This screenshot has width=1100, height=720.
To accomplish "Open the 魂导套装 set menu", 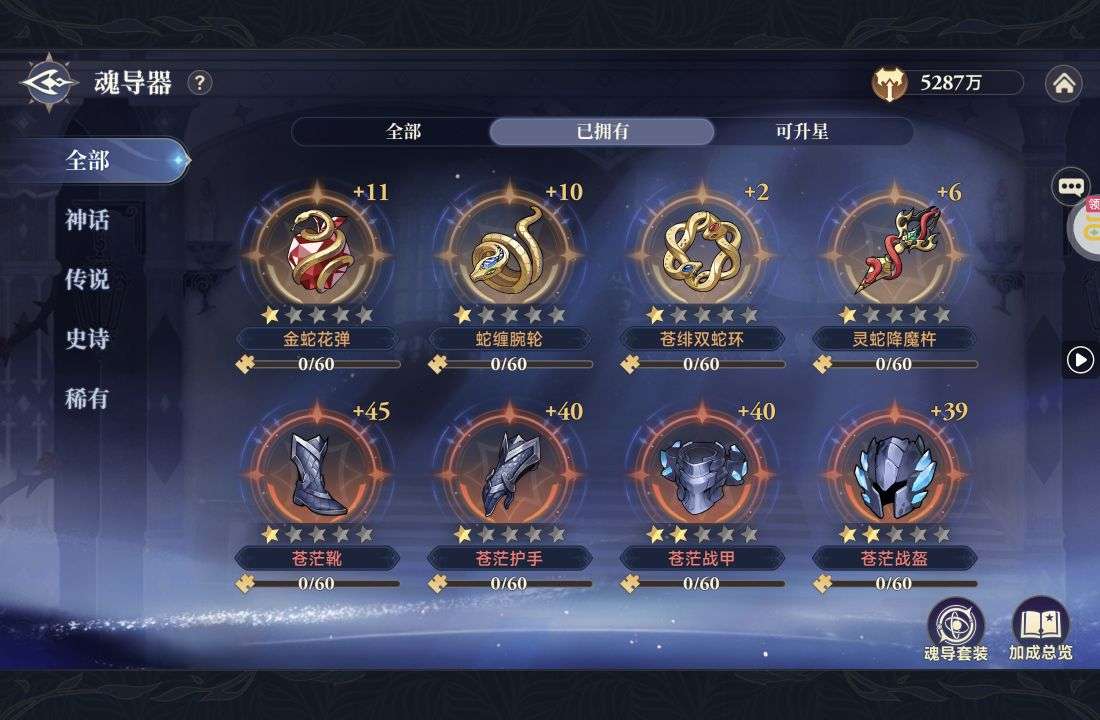I will pos(956,630).
